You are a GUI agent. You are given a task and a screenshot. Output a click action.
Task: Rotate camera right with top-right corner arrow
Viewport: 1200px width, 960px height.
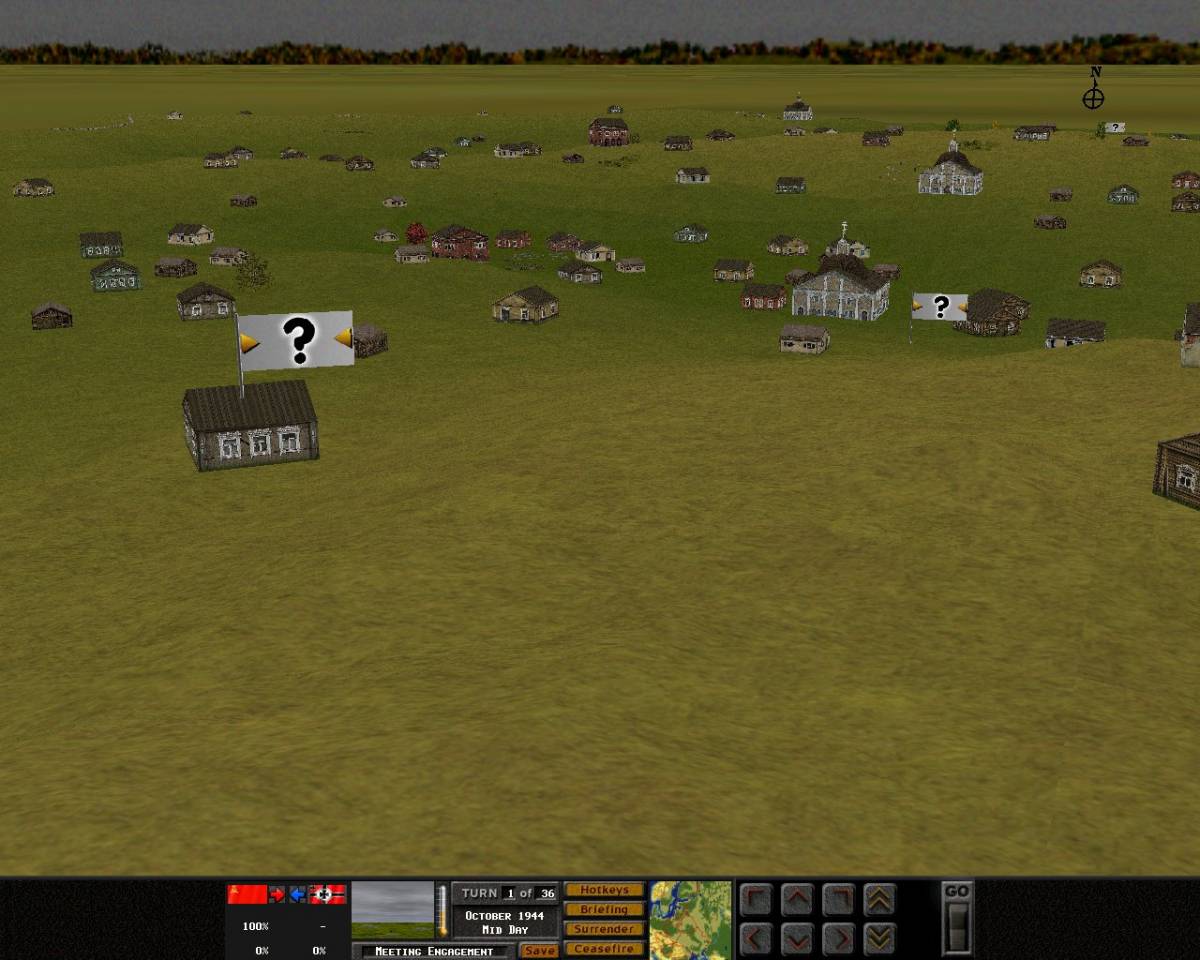click(838, 899)
